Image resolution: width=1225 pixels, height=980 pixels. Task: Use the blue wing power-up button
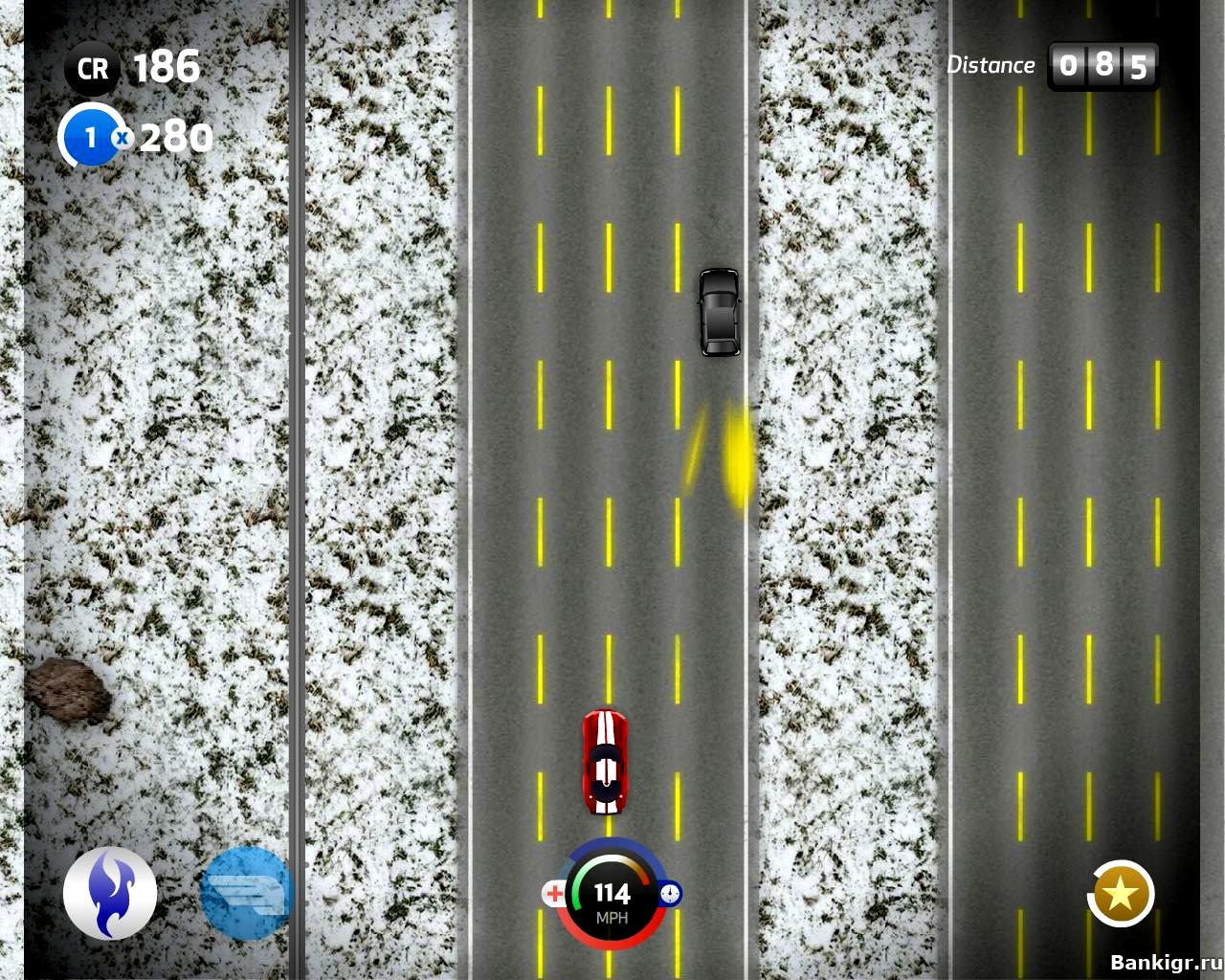pyautogui.click(x=246, y=893)
